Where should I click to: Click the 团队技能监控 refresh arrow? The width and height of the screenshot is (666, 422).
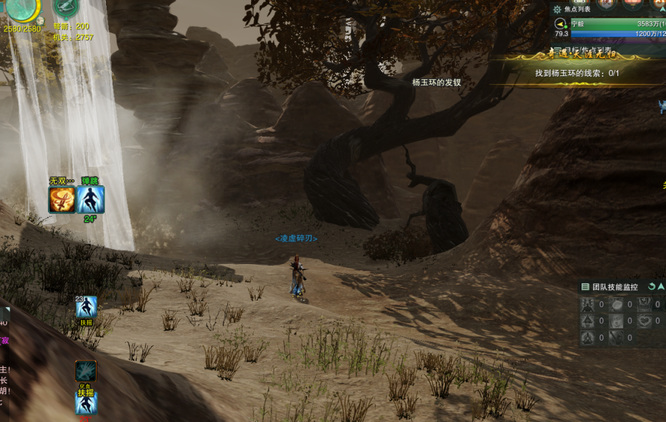click(650, 287)
